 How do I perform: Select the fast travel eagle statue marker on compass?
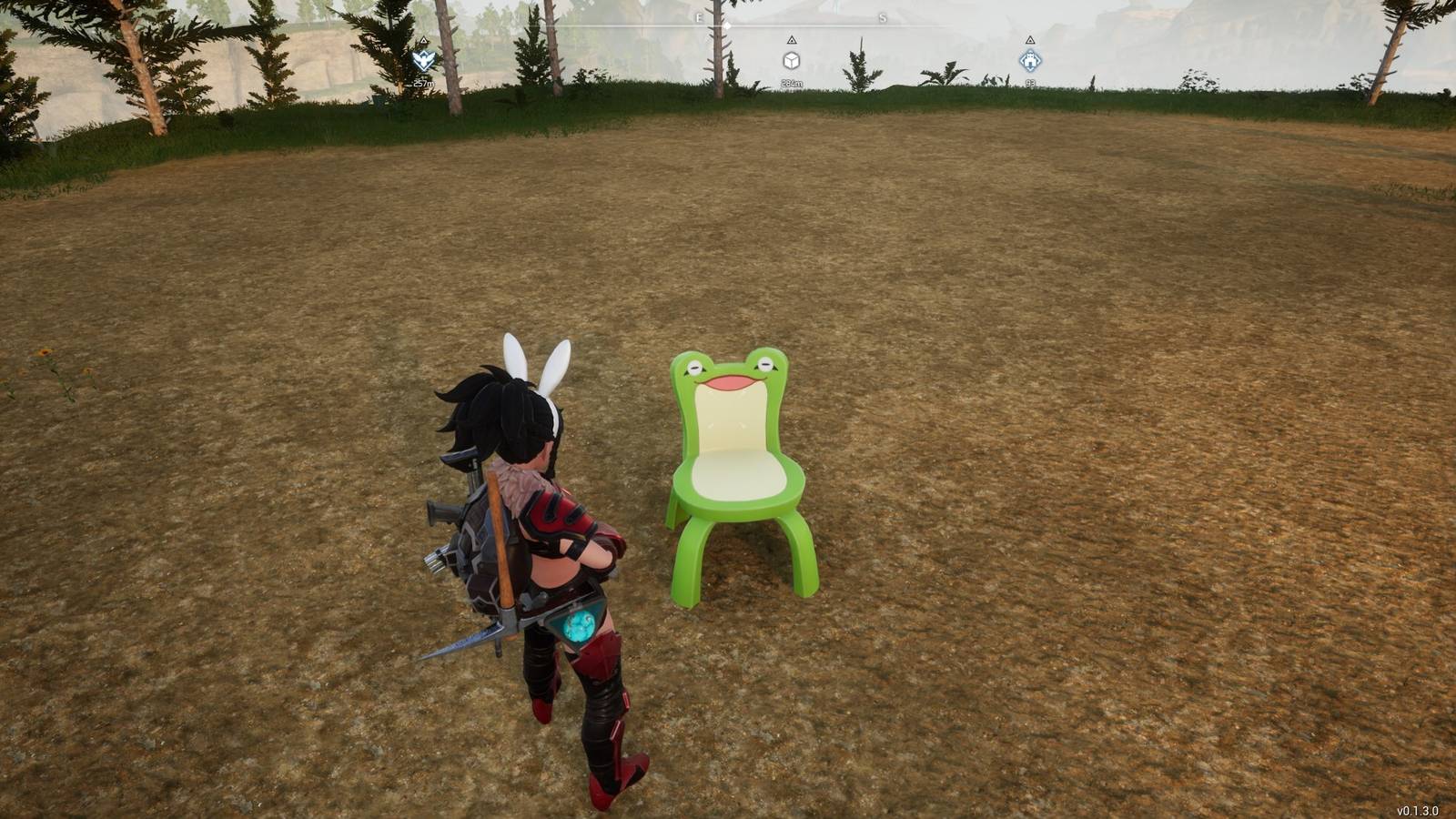(x=422, y=60)
